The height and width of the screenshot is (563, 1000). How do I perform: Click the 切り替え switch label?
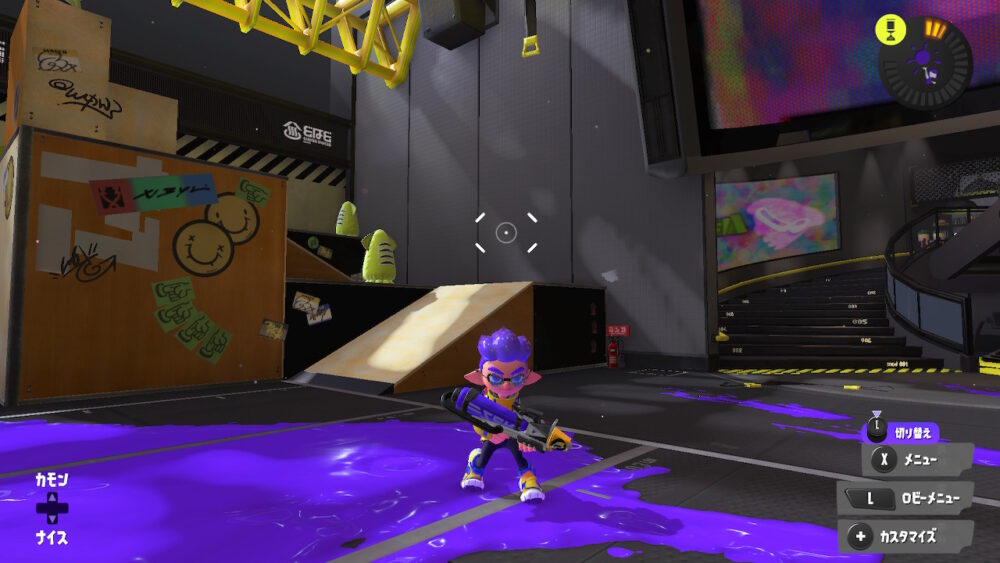pyautogui.click(x=911, y=430)
